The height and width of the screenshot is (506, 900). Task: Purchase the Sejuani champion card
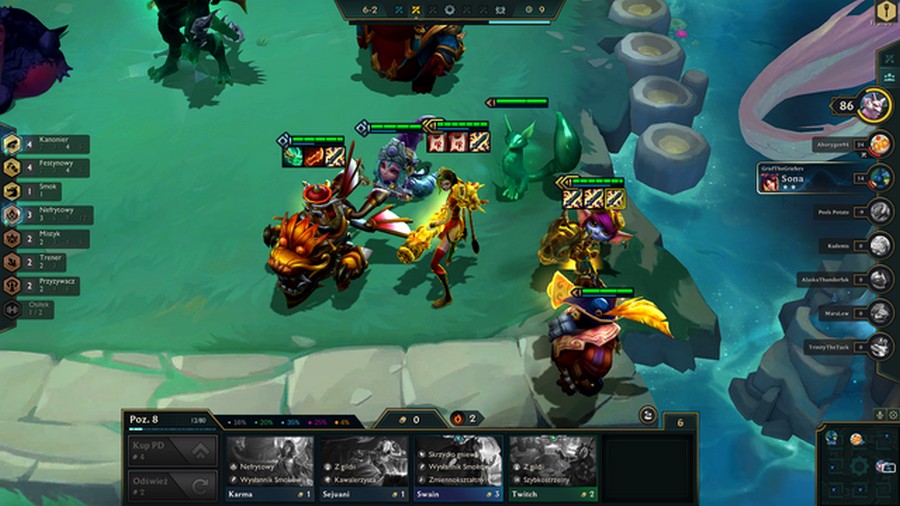[x=364, y=466]
